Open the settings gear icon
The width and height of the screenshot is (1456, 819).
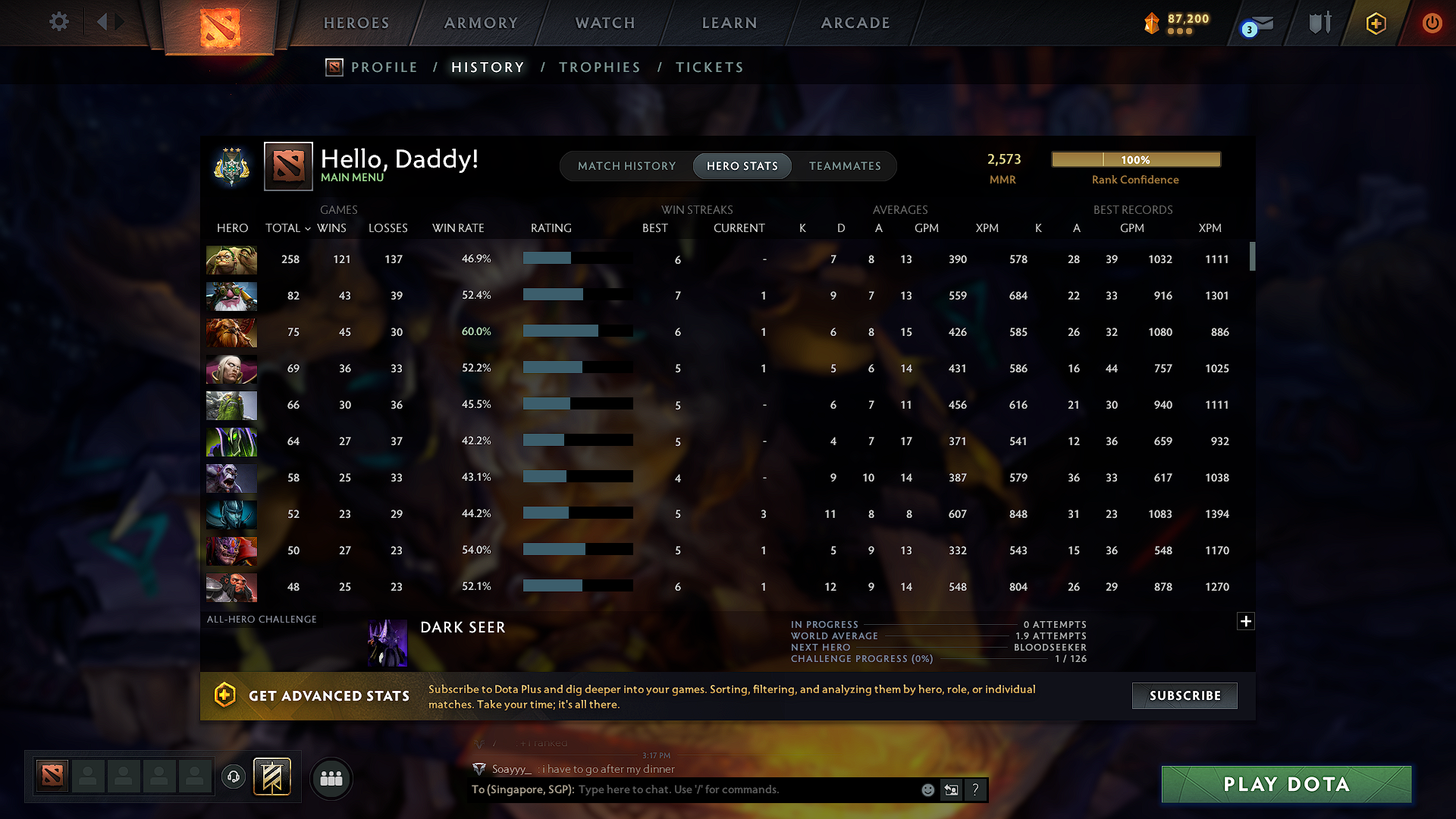pyautogui.click(x=58, y=22)
